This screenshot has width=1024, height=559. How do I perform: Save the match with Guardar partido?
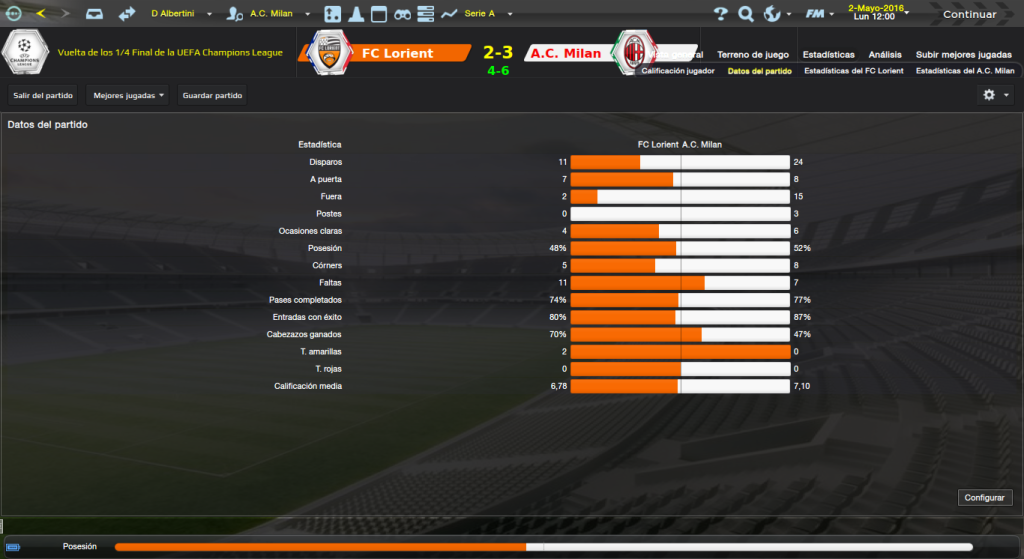(212, 95)
